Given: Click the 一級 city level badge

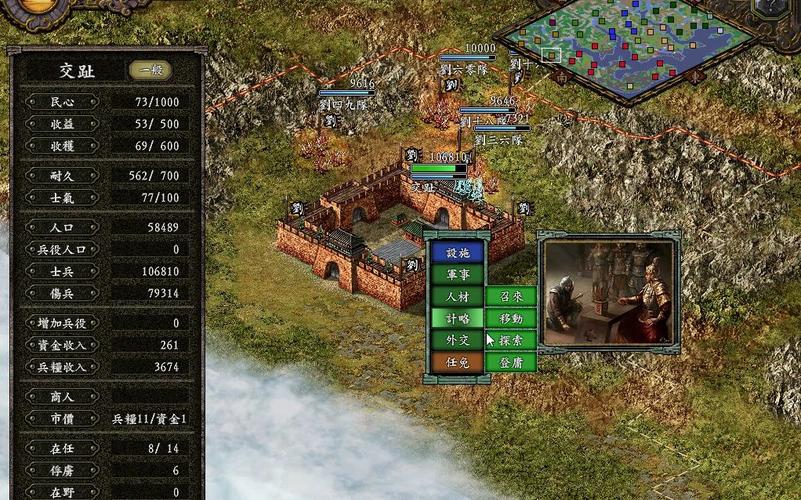Looking at the screenshot, I should tap(150, 71).
